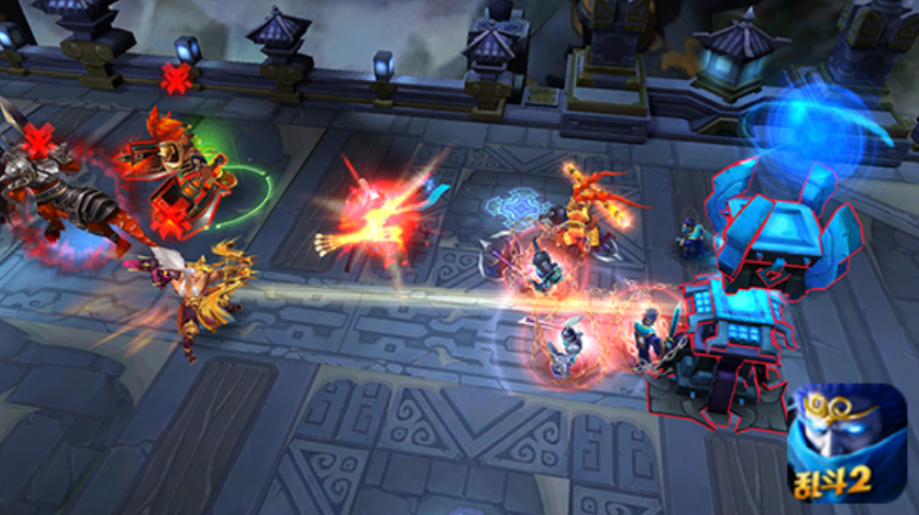Click the game app icon with masked hero
Image resolution: width=919 pixels, height=515 pixels.
pyautogui.click(x=846, y=443)
